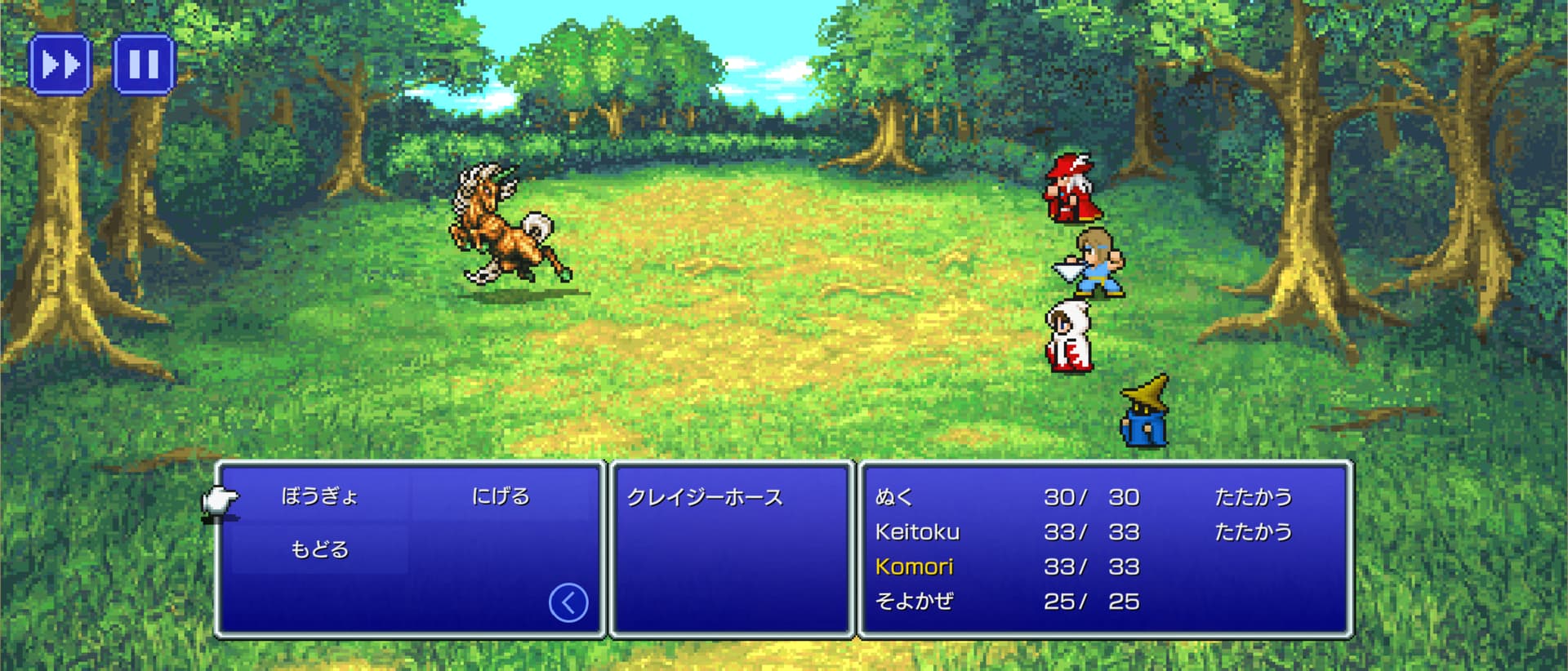Viewport: 1568px width, 671px height.
Task: Target the クレイジーホース enemy name
Action: (x=705, y=497)
